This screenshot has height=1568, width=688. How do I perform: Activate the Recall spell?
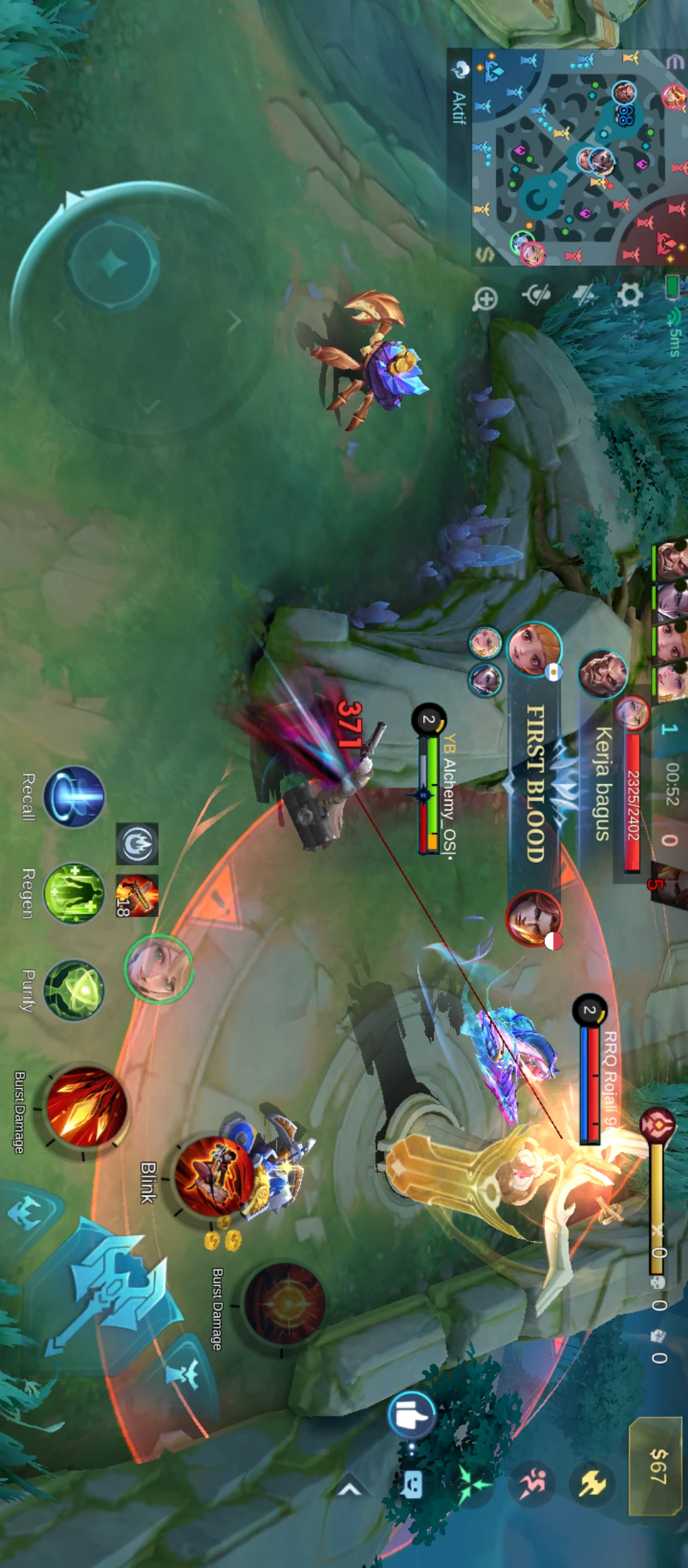click(74, 796)
